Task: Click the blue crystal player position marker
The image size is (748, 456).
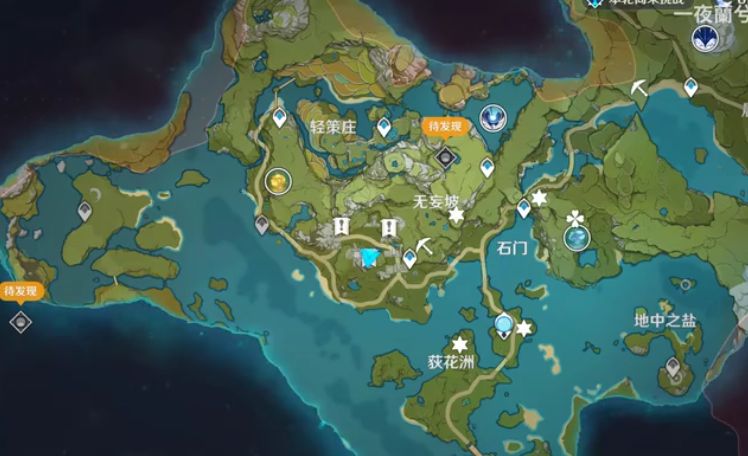Action: (370, 258)
